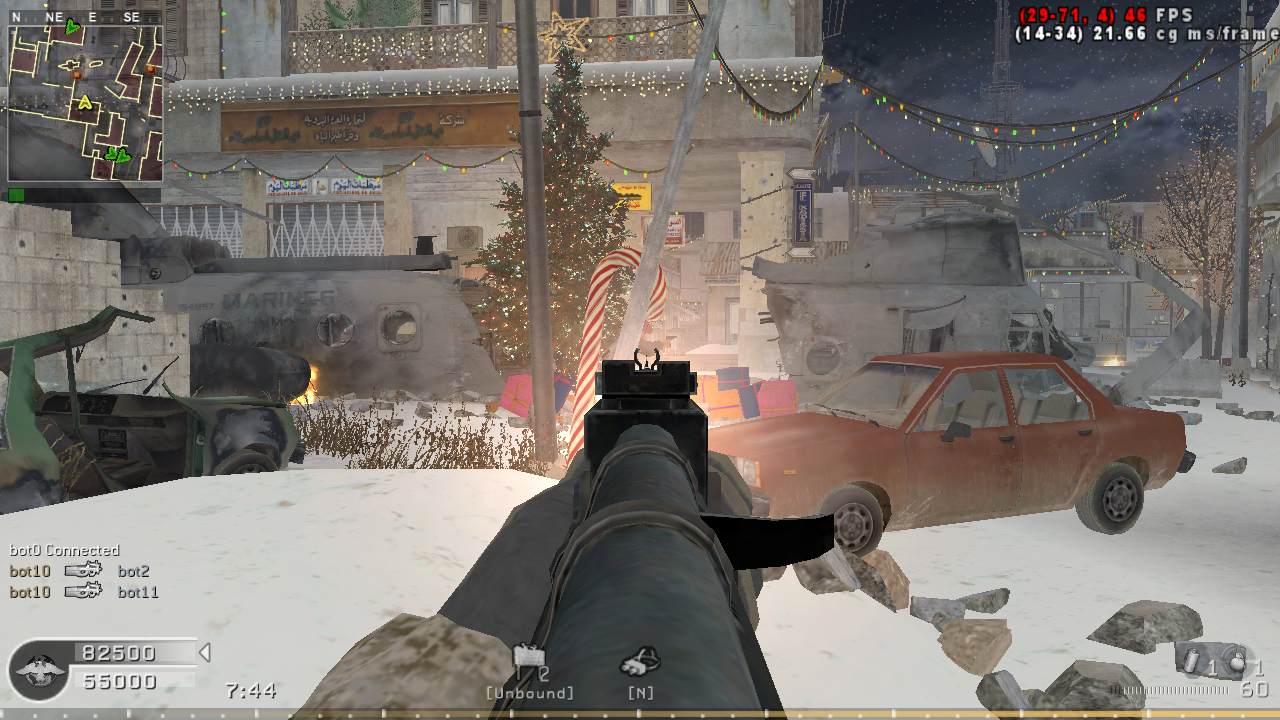Select the flashbang grenade icon
This screenshot has height=720, width=1280.
1188,659
